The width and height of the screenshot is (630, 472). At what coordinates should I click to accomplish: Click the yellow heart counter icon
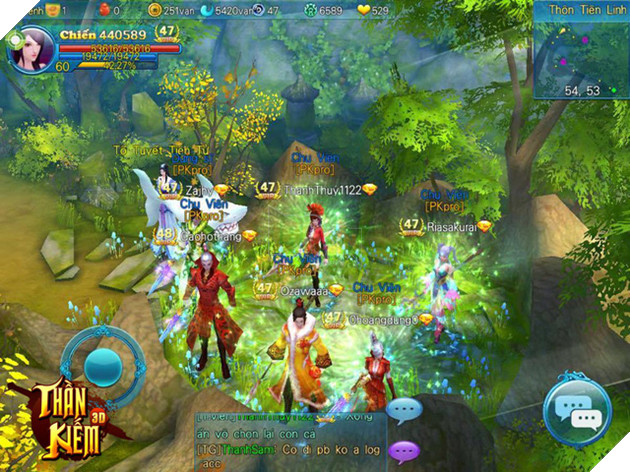[362, 10]
